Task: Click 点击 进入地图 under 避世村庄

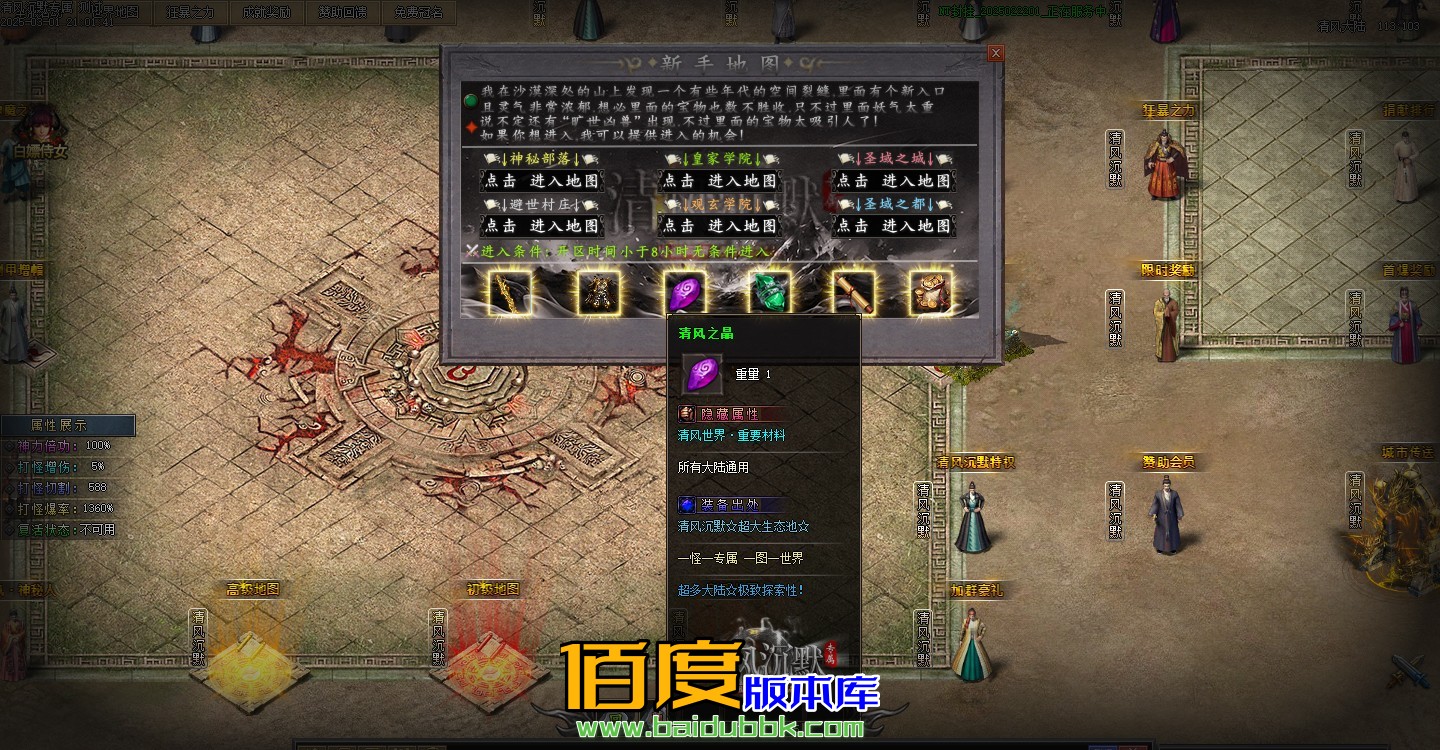Action: (544, 226)
